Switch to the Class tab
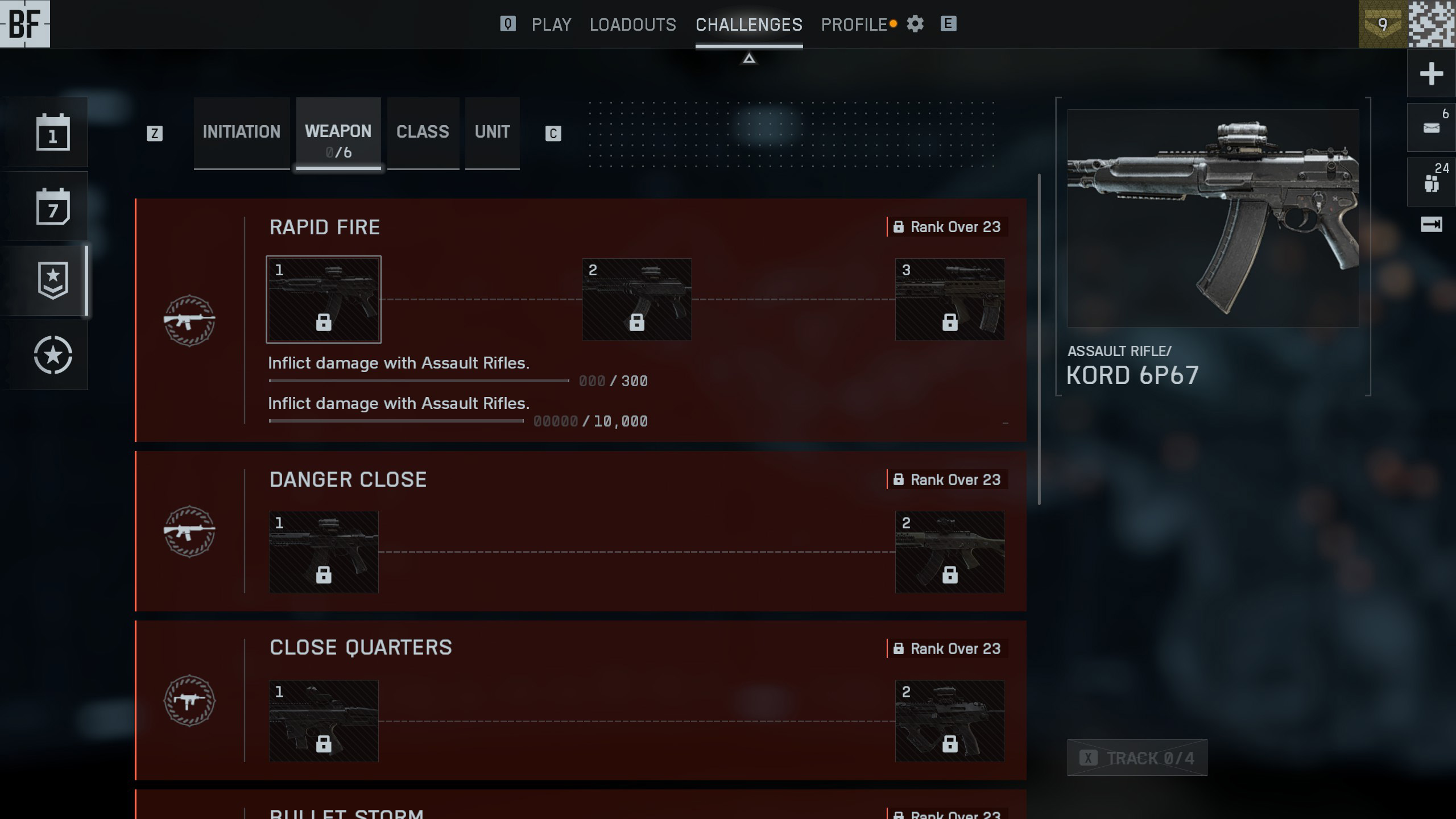 pyautogui.click(x=423, y=132)
